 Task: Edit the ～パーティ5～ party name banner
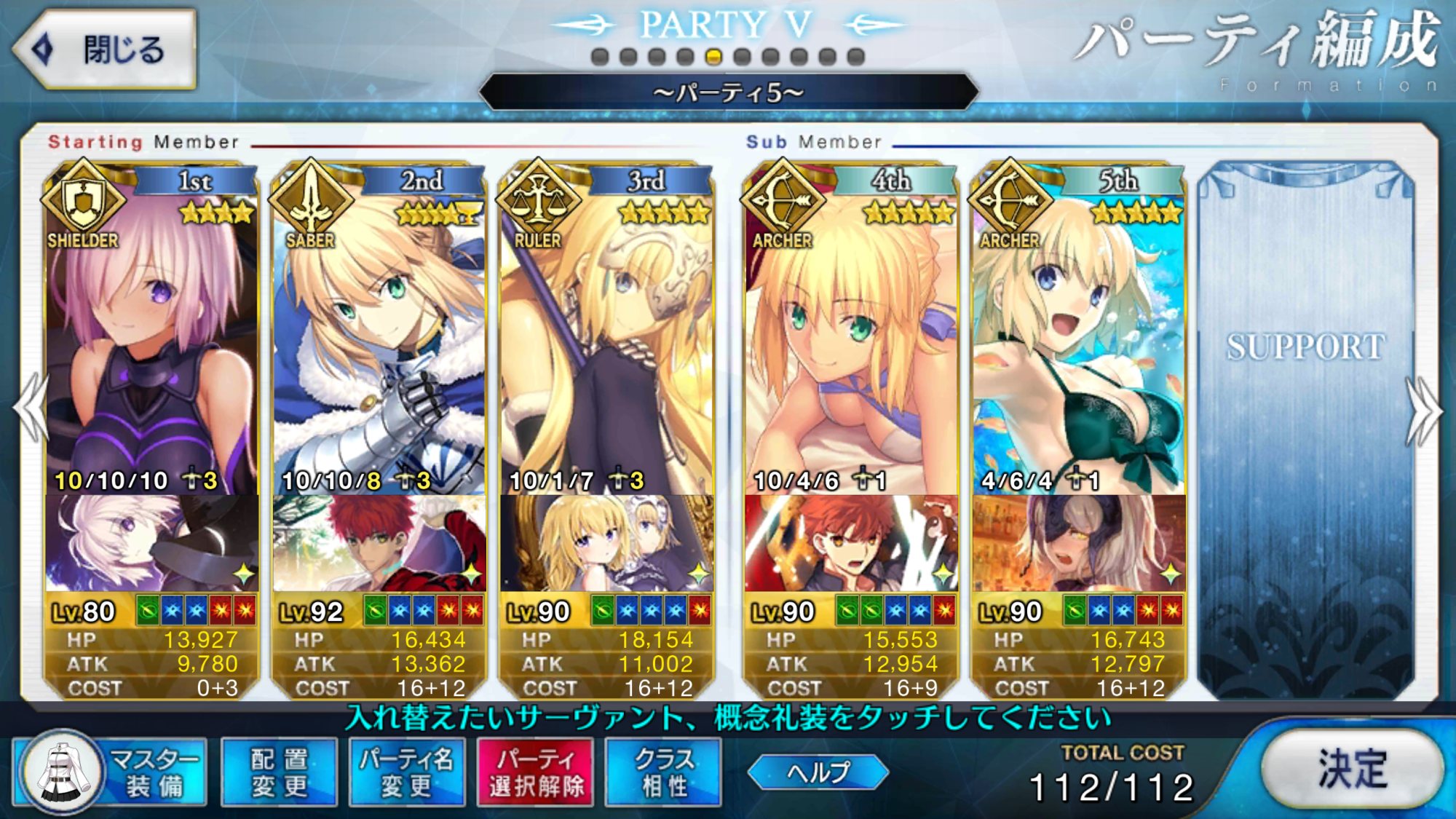(x=728, y=92)
